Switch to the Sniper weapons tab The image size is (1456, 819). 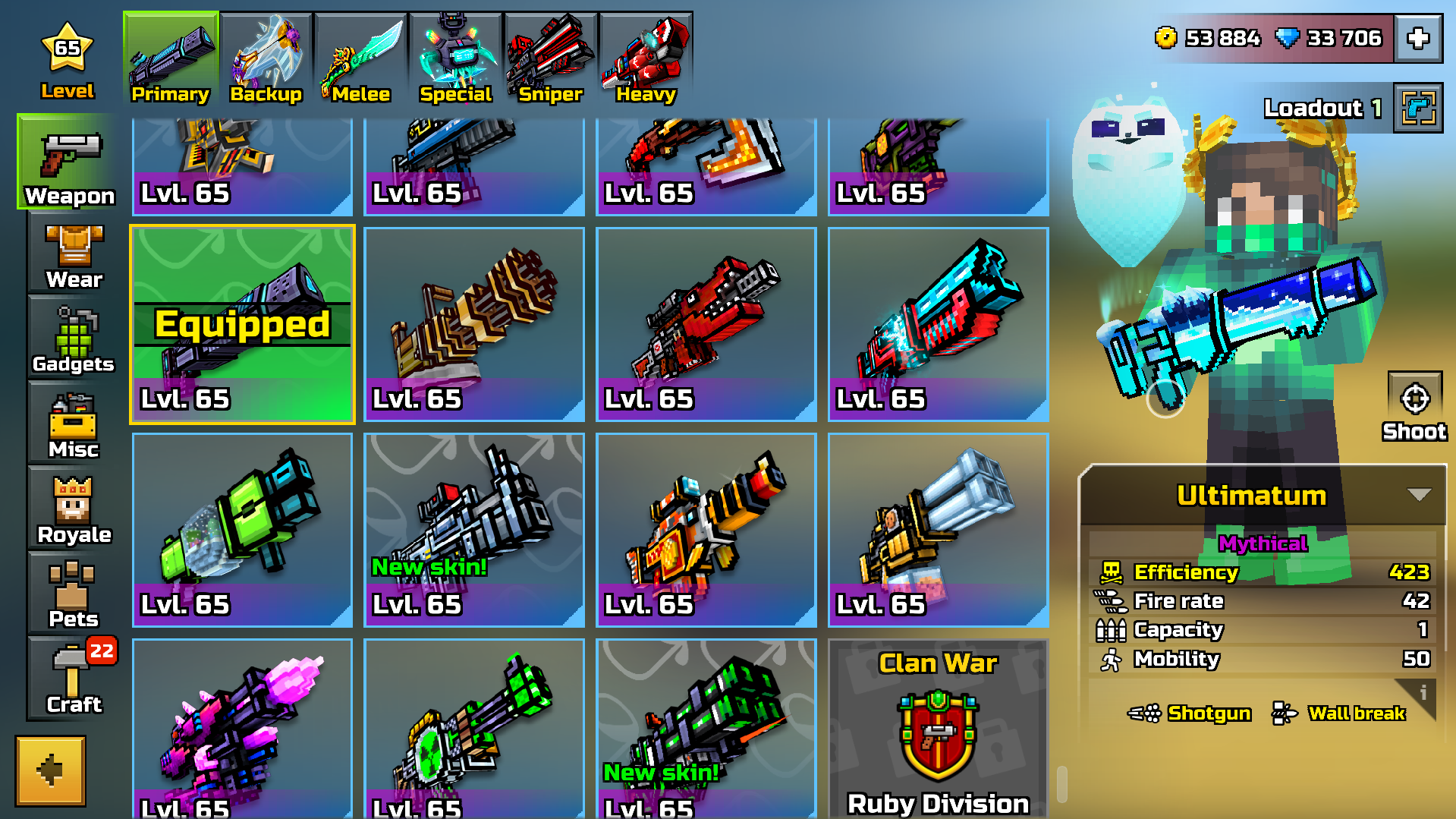550,57
